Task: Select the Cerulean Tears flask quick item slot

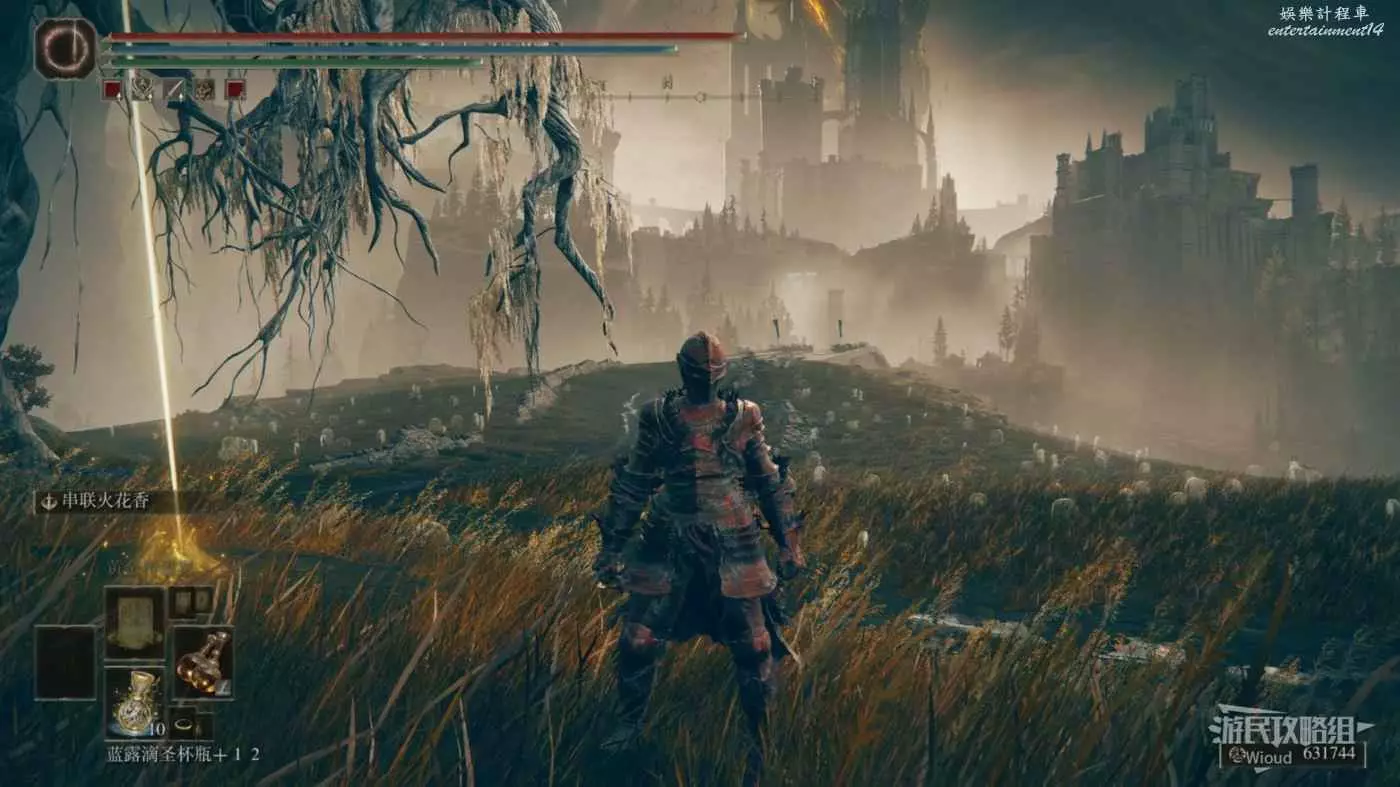Action: [134, 704]
